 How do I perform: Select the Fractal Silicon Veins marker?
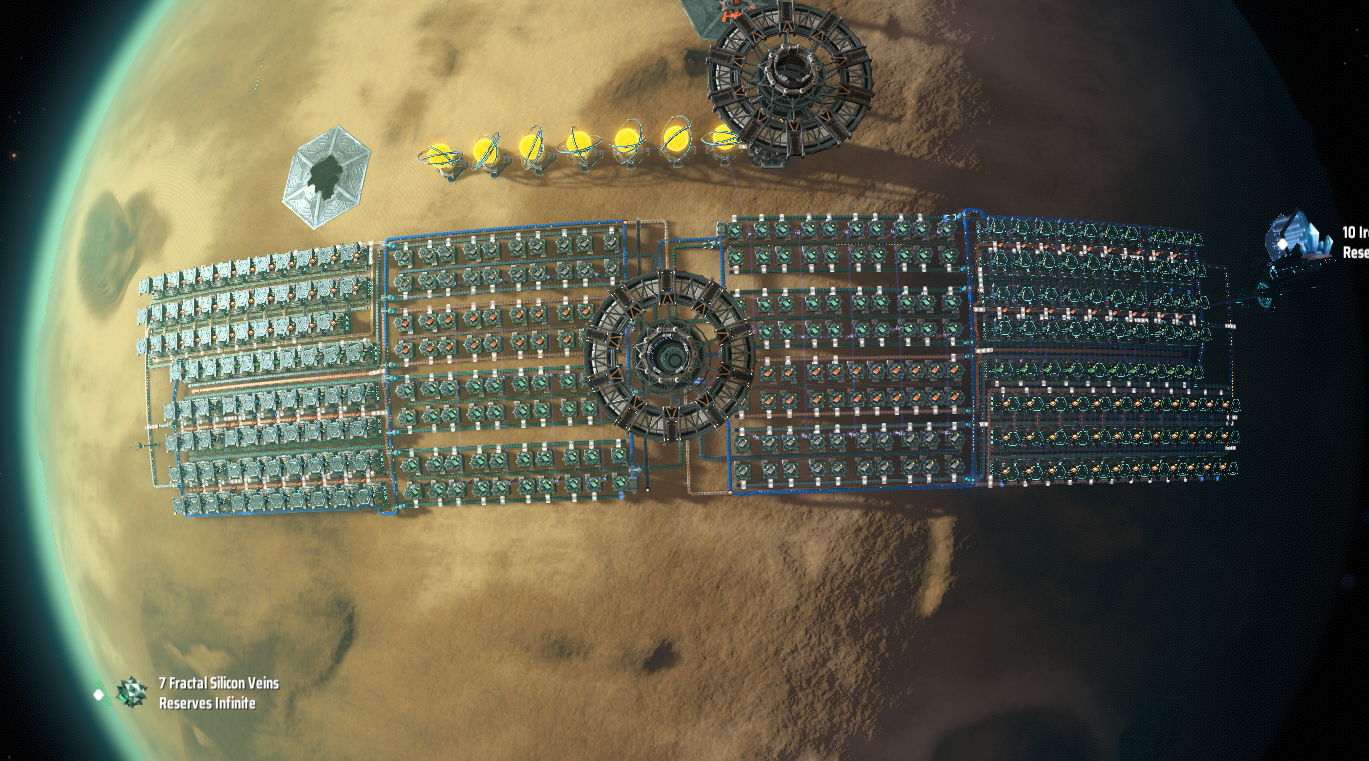pos(131,692)
